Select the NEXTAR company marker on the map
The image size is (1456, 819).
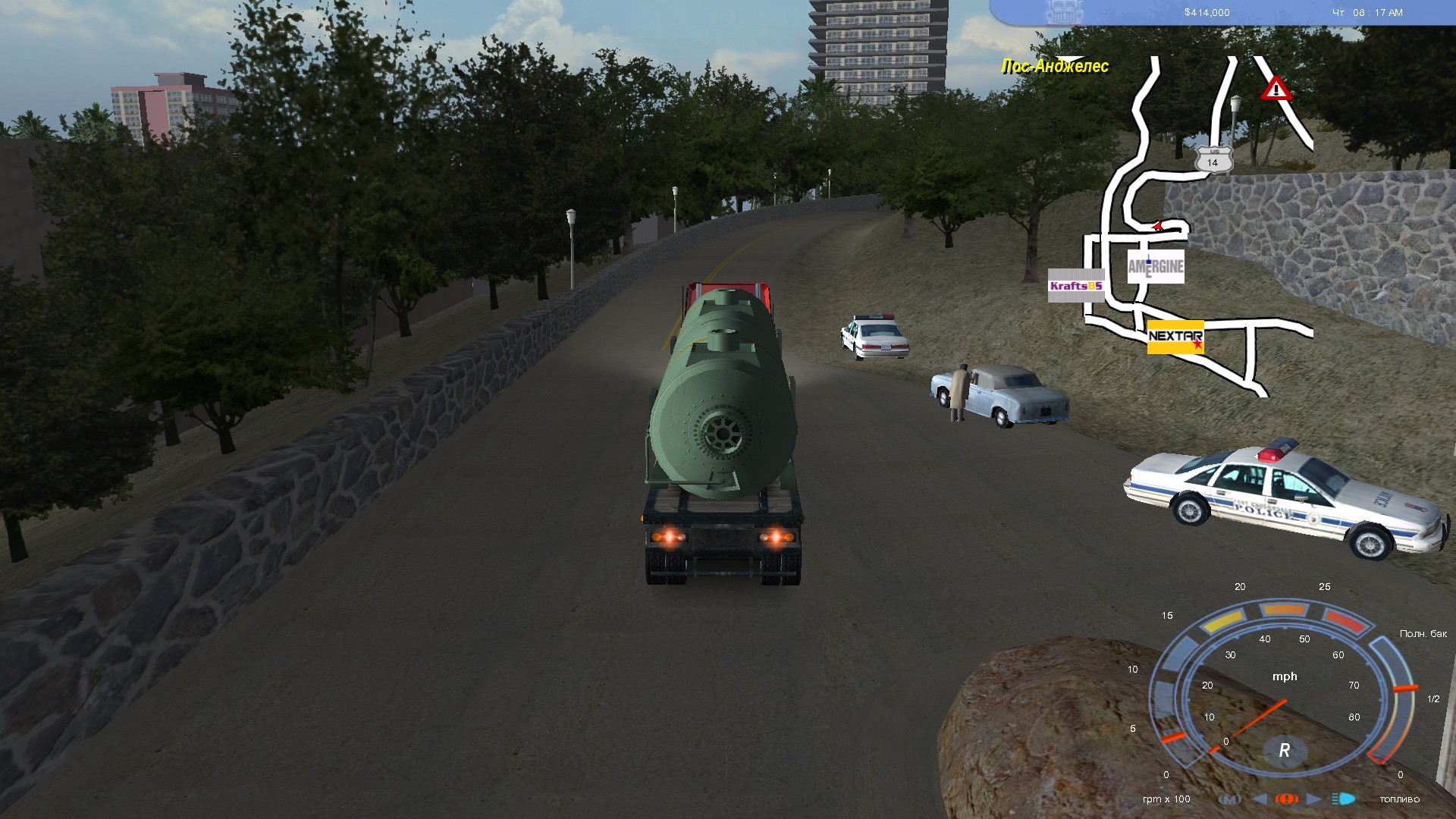click(1175, 337)
